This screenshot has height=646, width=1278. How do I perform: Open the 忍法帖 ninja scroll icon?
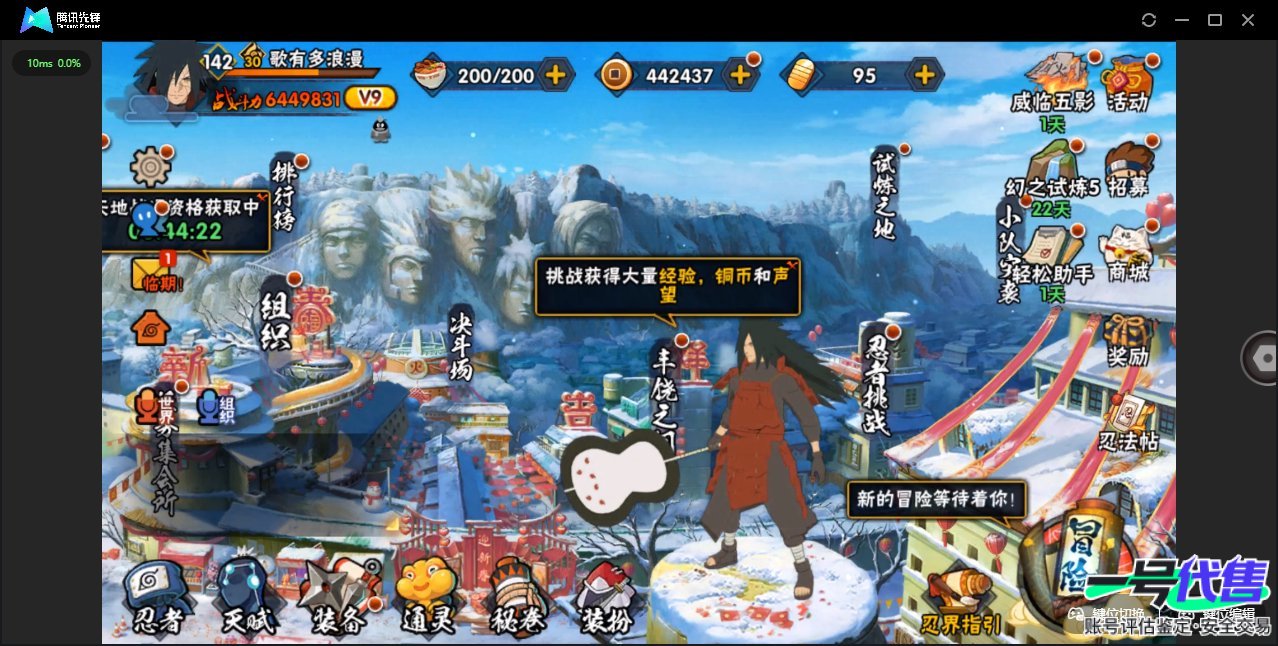[1128, 421]
